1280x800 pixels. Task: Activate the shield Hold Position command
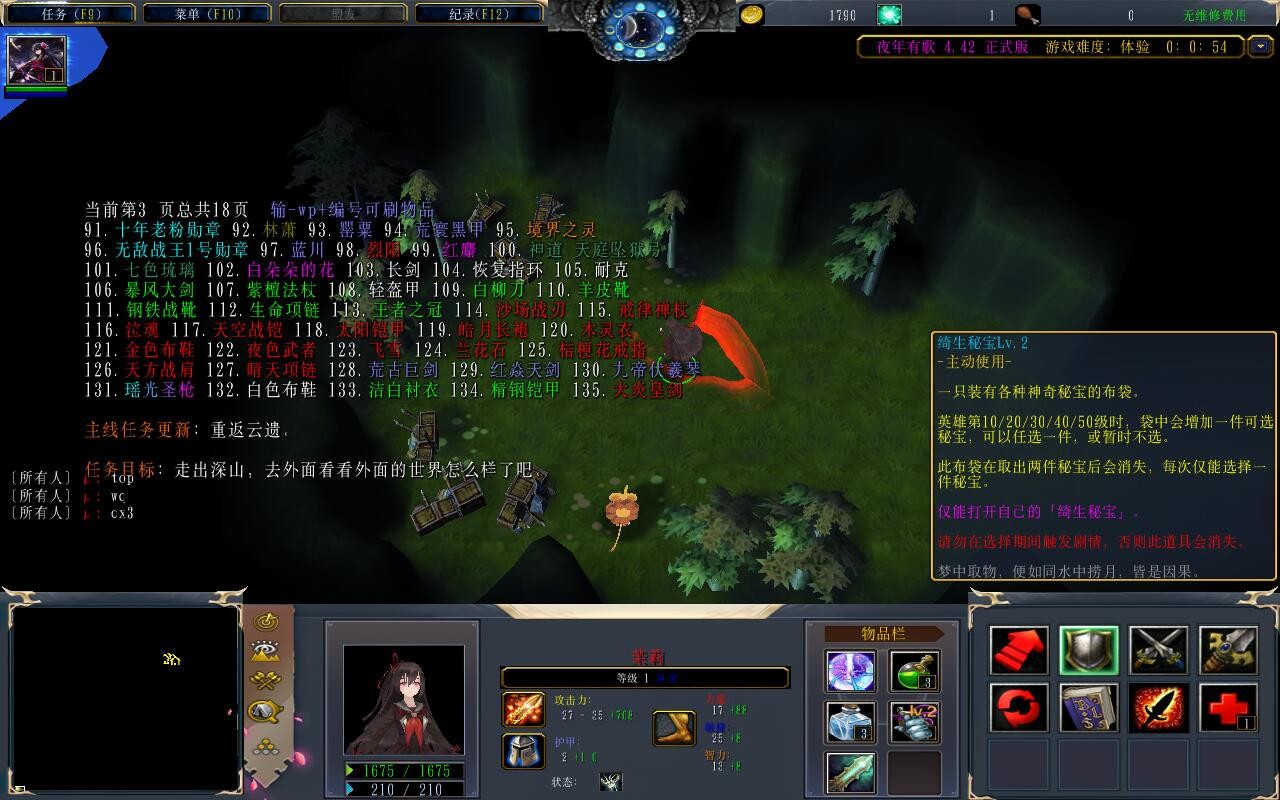tap(1089, 651)
